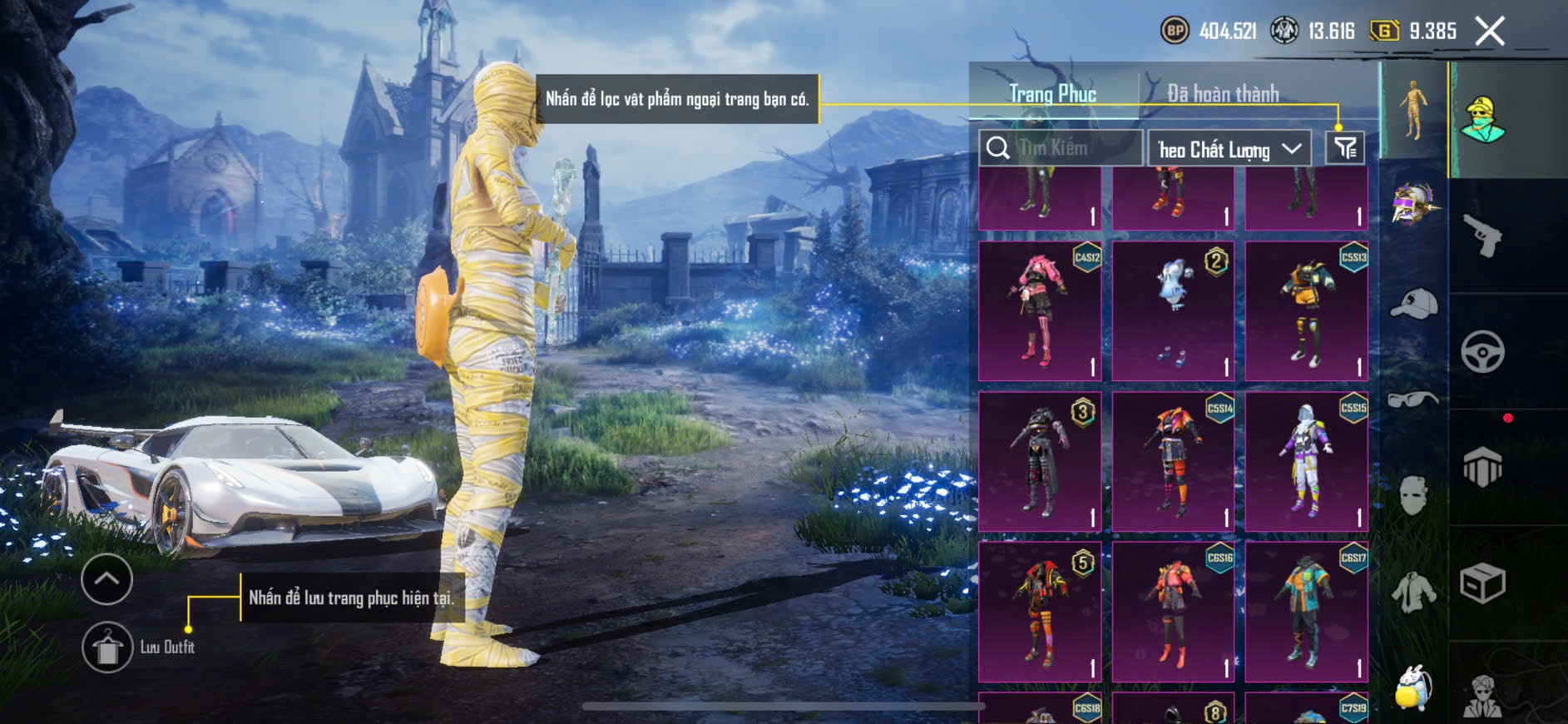
Task: Close the inventory screen with X
Action: [x=1490, y=32]
